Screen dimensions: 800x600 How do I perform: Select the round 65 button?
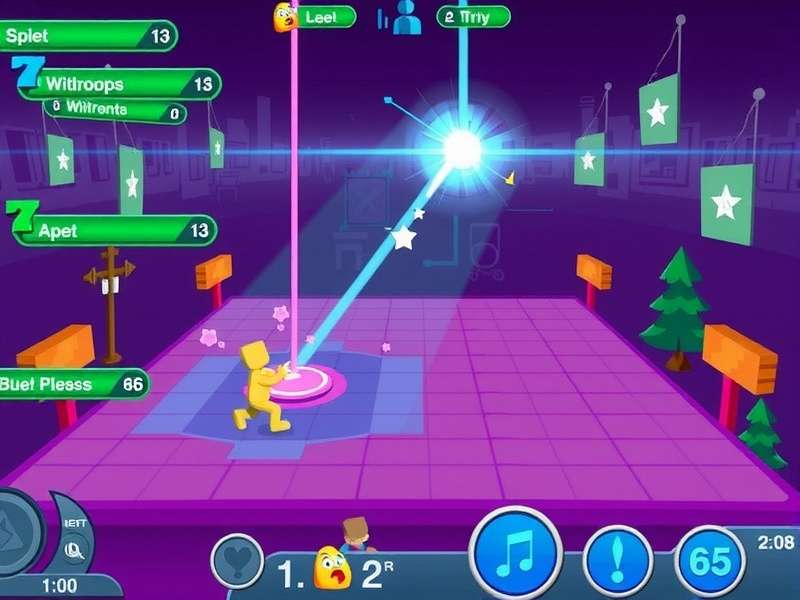pyautogui.click(x=710, y=560)
